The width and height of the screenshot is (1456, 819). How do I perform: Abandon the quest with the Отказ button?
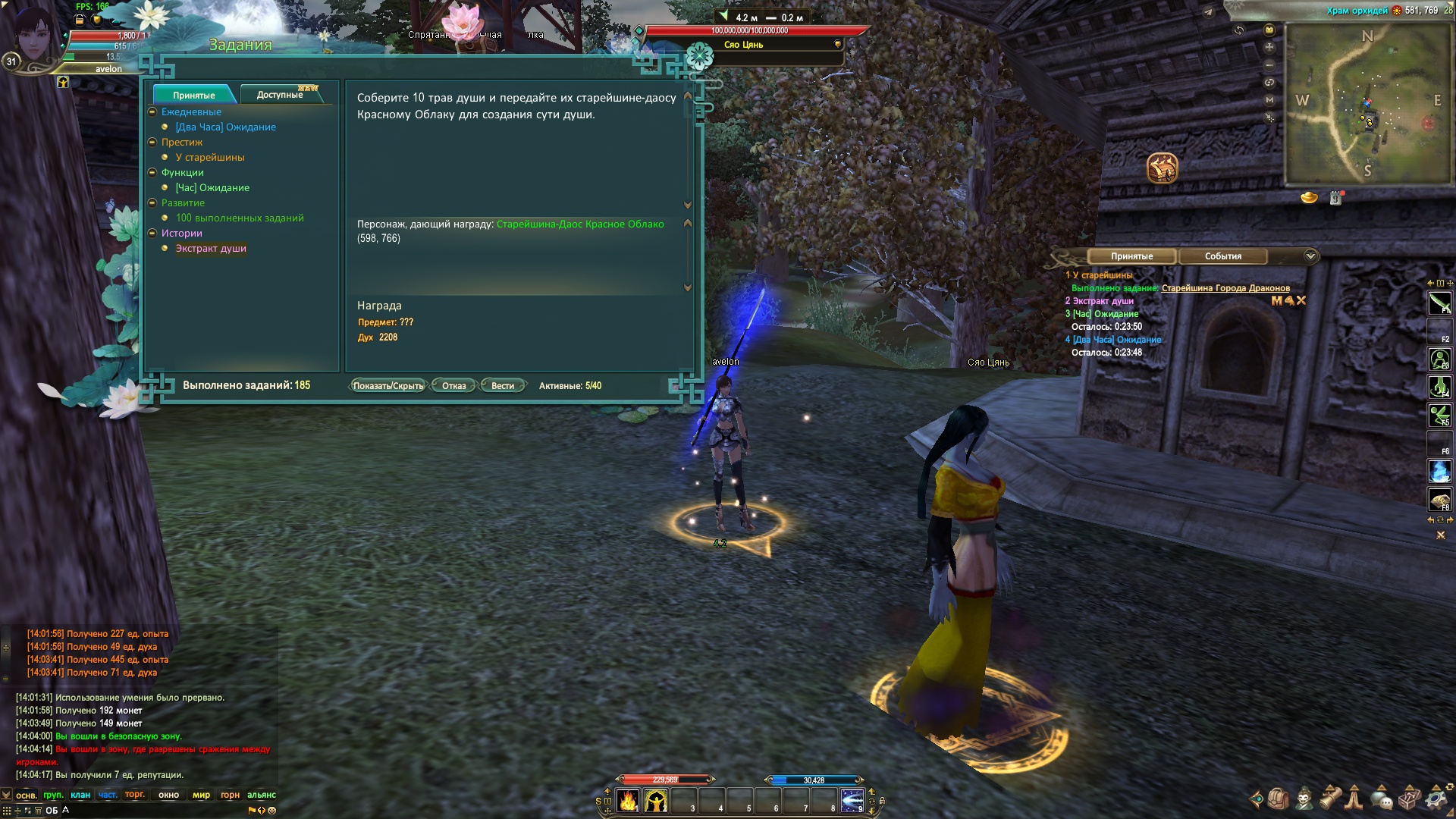453,386
